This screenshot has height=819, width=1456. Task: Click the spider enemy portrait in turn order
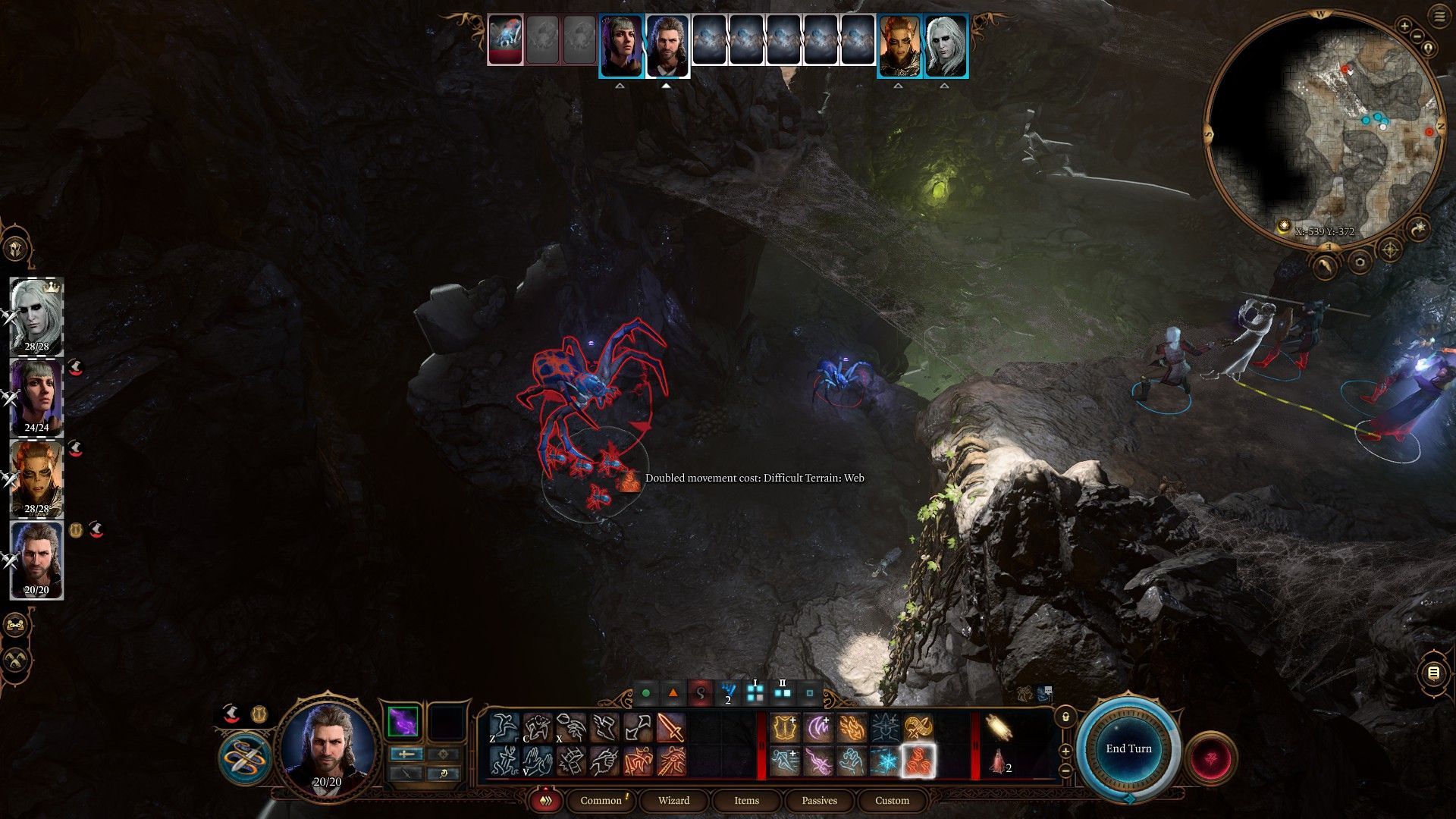(x=505, y=39)
